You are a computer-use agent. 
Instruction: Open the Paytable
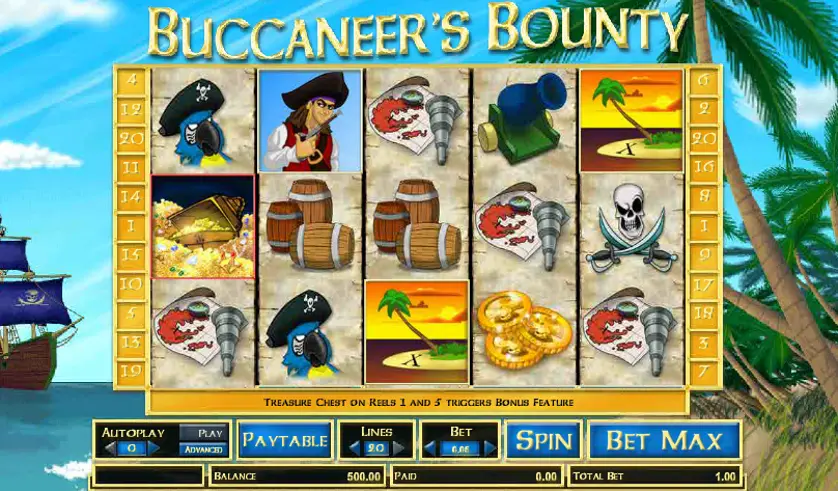coord(284,440)
